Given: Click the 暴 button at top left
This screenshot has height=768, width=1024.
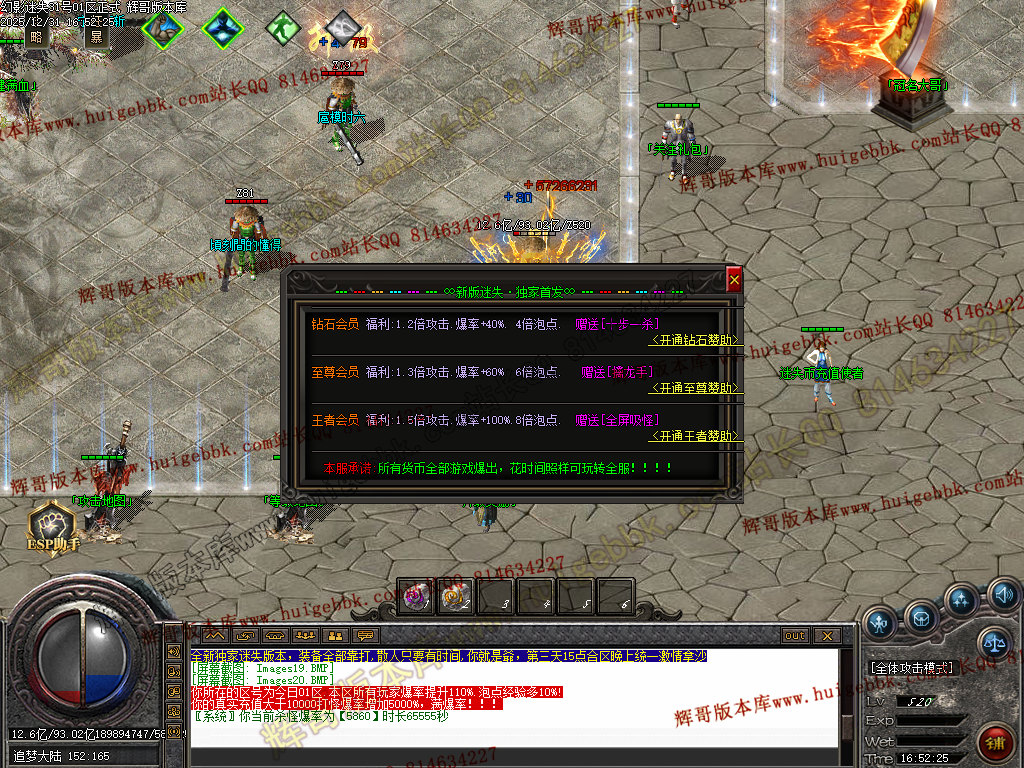Looking at the screenshot, I should [x=96, y=37].
